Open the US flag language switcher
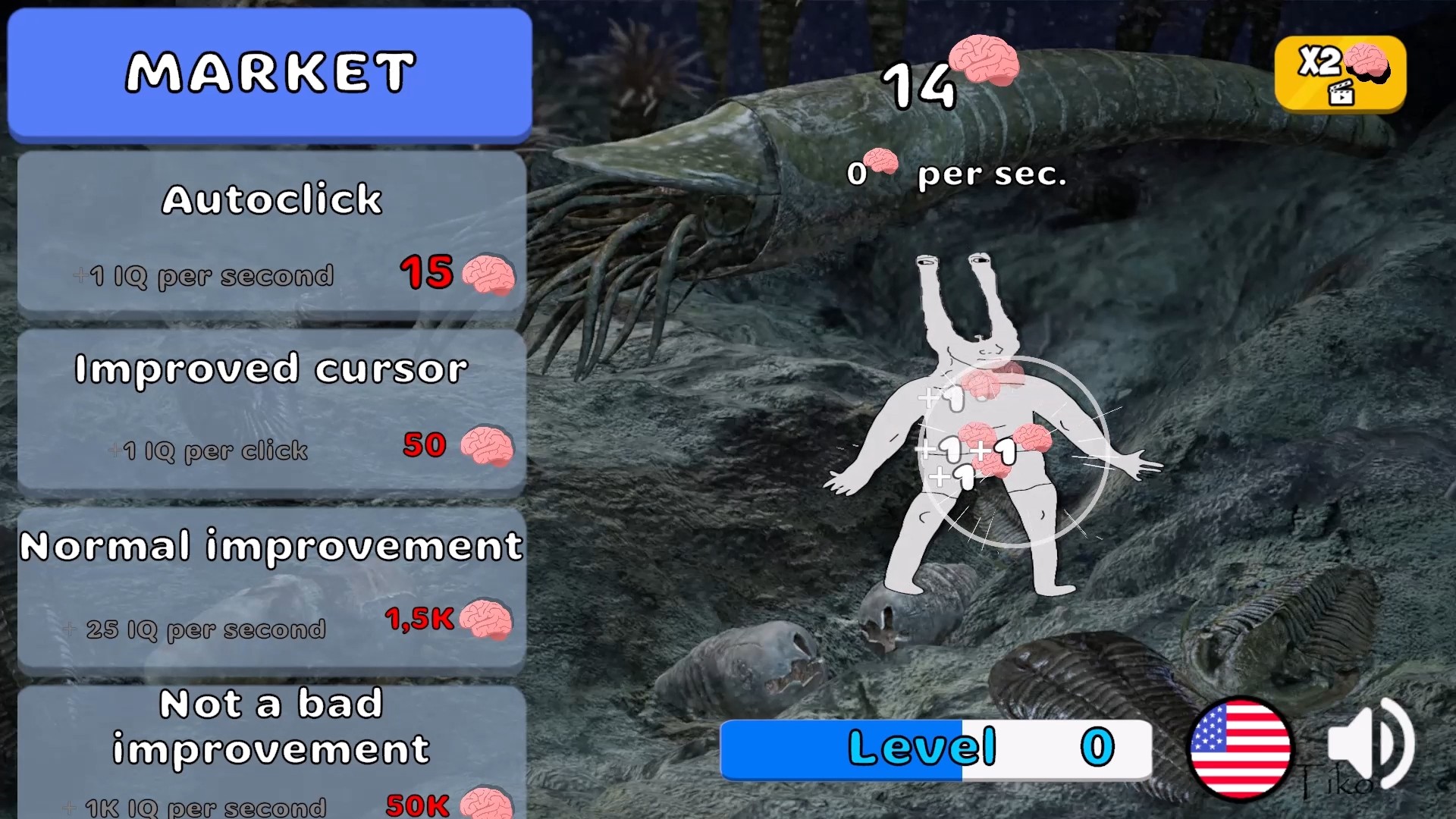 tap(1244, 747)
